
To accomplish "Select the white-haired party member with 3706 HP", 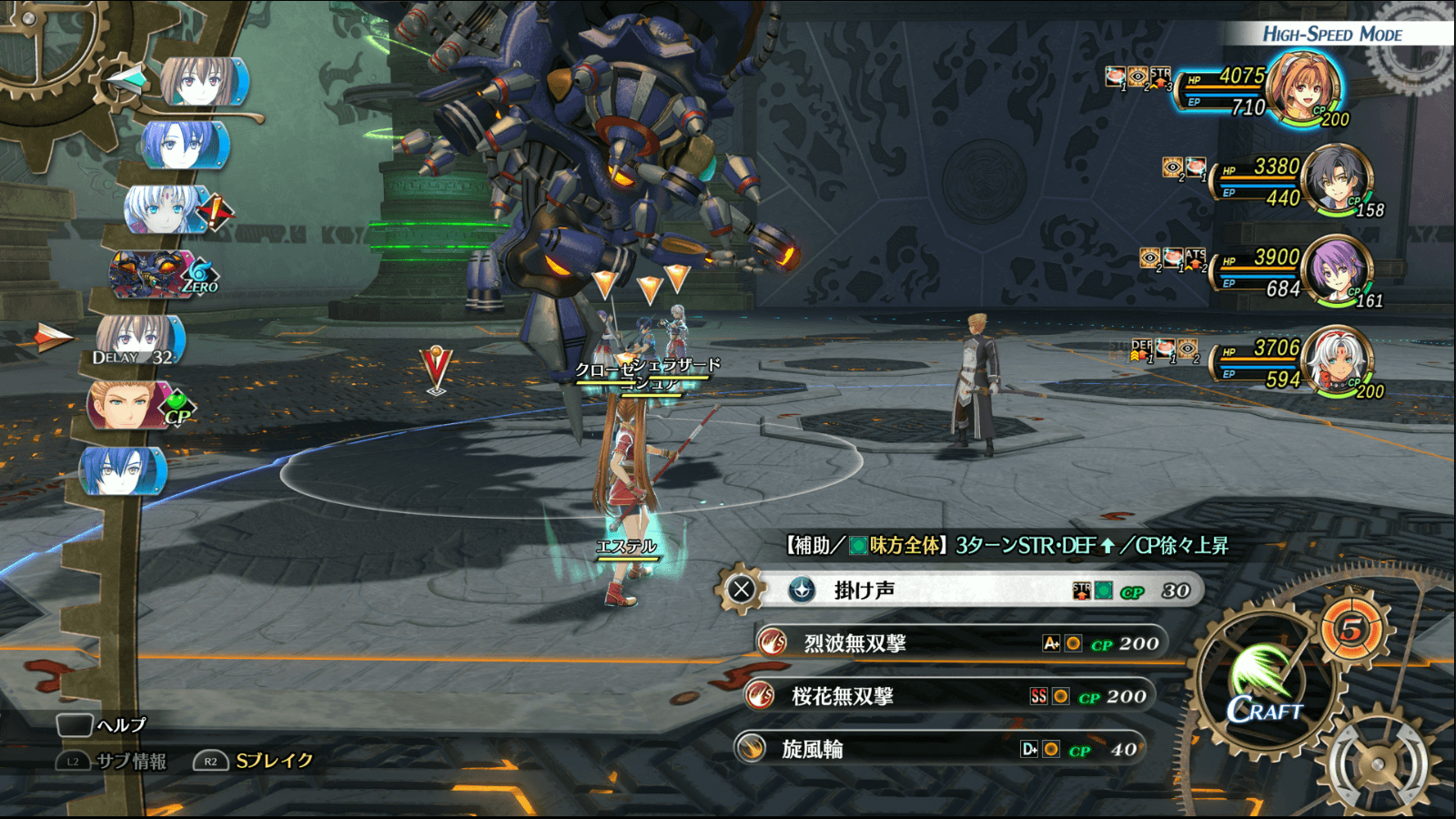I will tap(1336, 360).
